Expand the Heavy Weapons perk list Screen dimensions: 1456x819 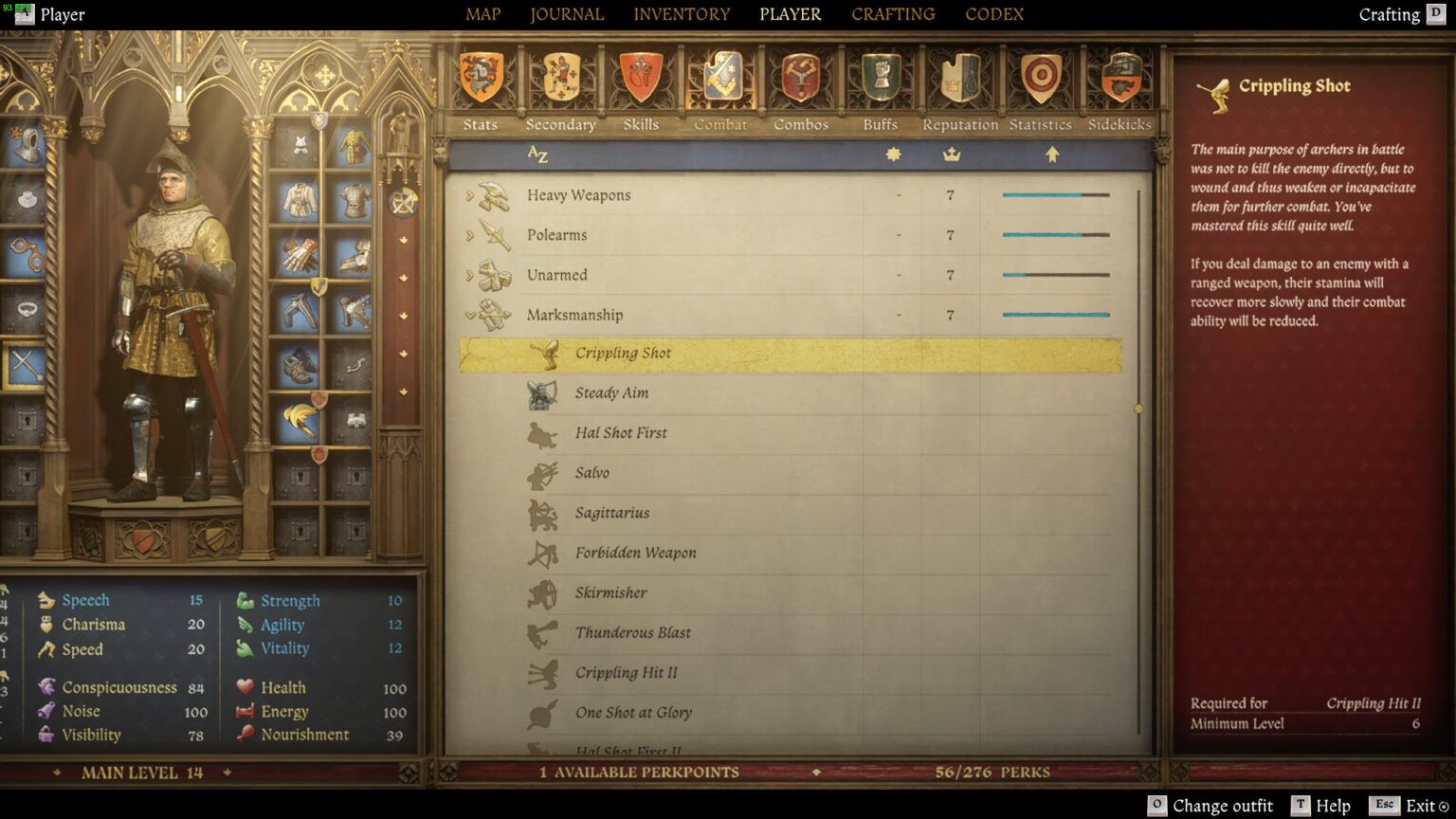coord(468,195)
